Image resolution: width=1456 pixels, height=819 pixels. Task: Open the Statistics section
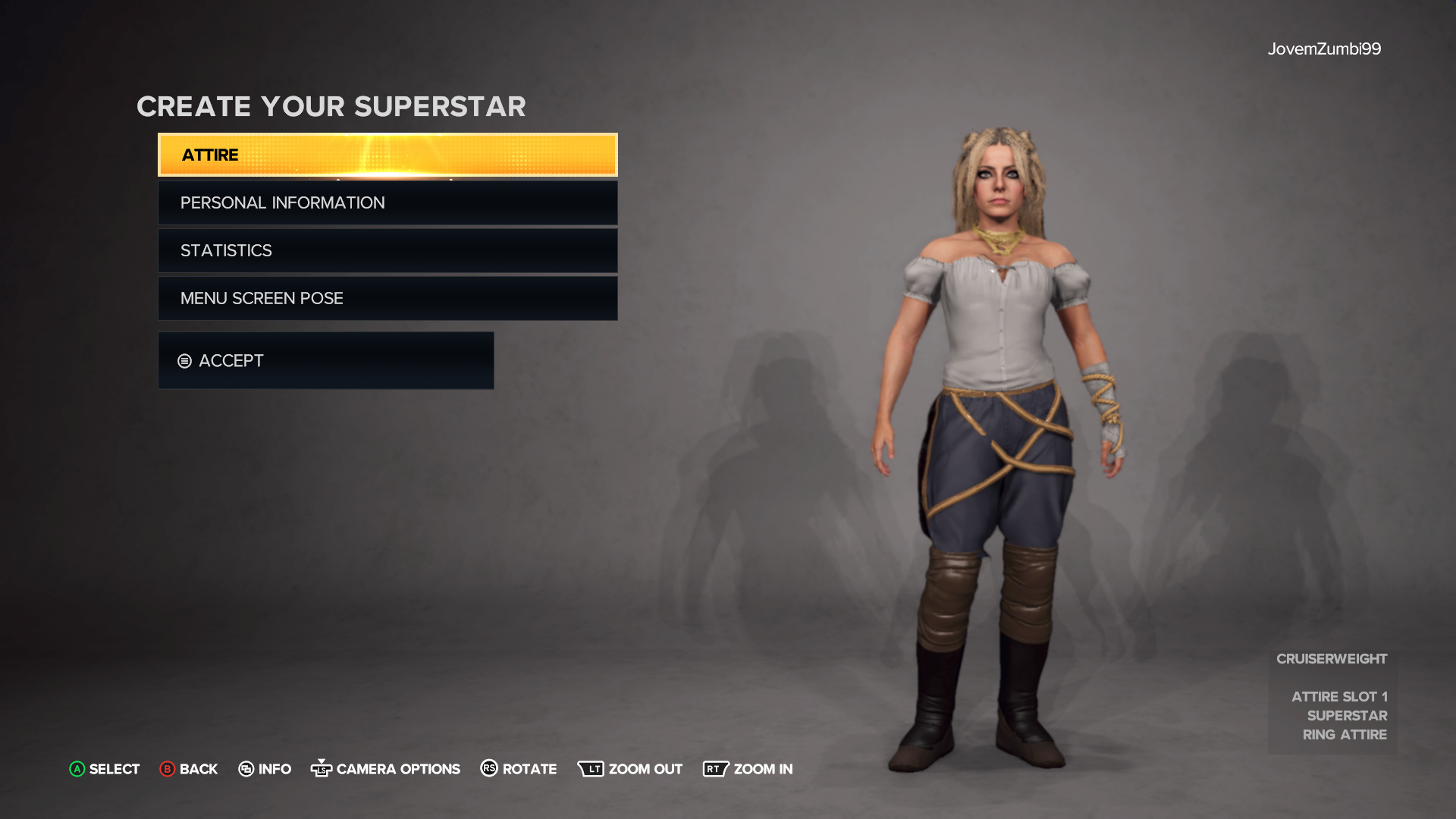[387, 250]
